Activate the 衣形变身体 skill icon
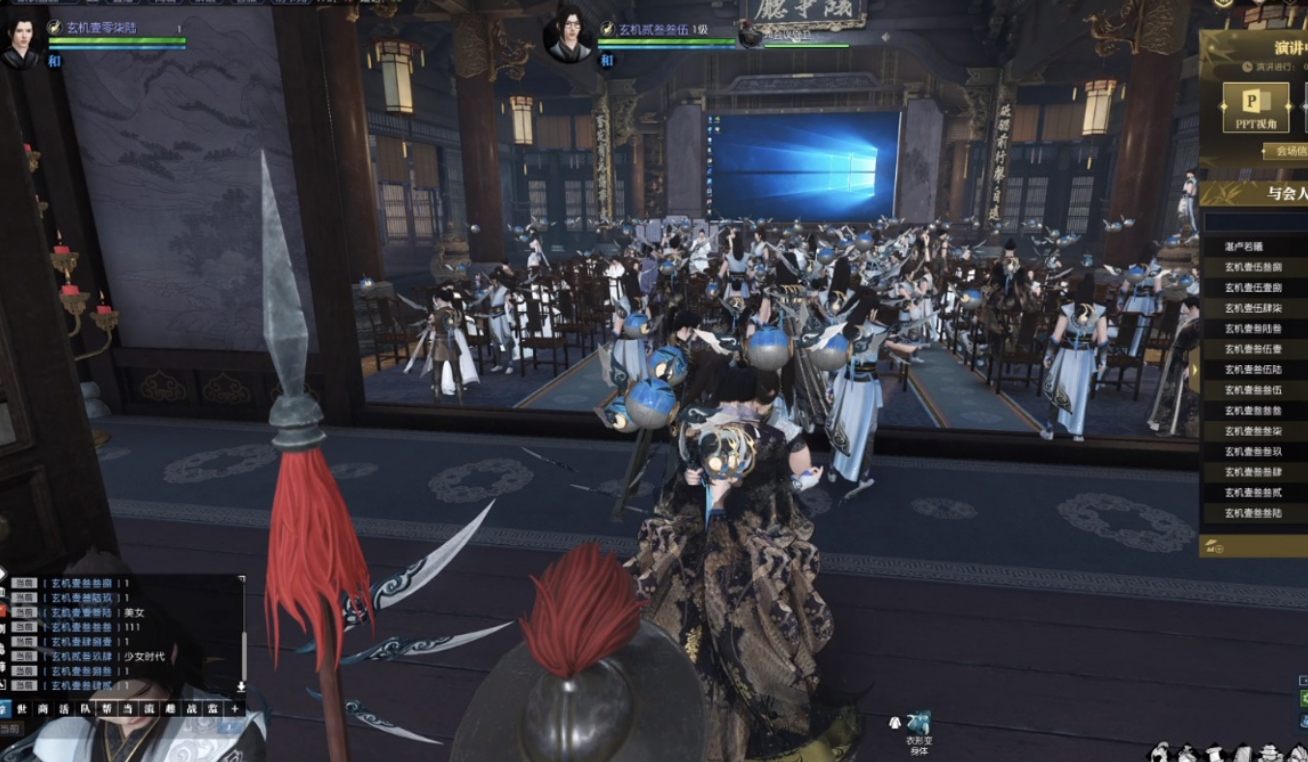The height and width of the screenshot is (762, 1308). pos(917,724)
